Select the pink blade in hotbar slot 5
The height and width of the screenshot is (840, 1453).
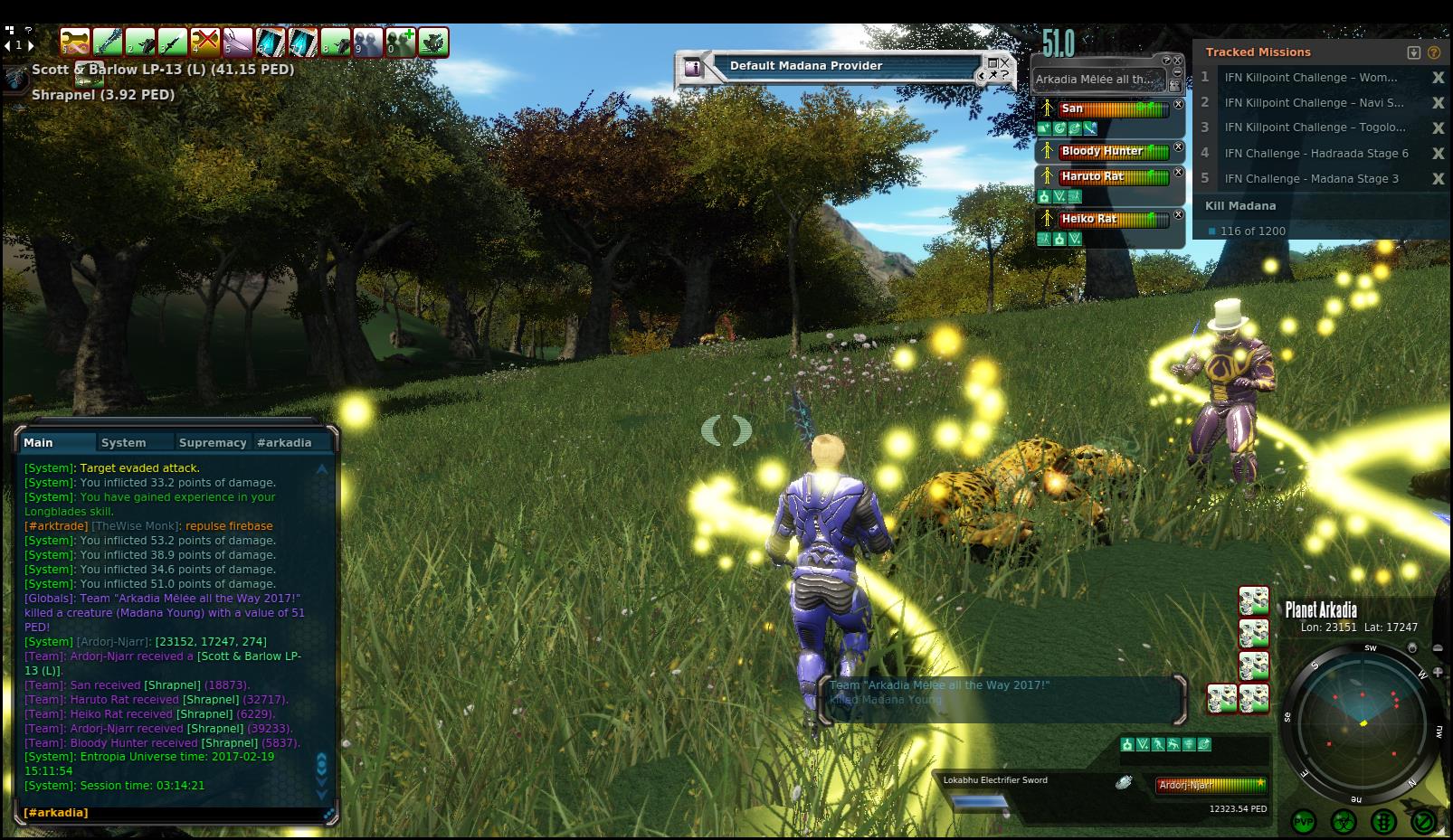(238, 42)
